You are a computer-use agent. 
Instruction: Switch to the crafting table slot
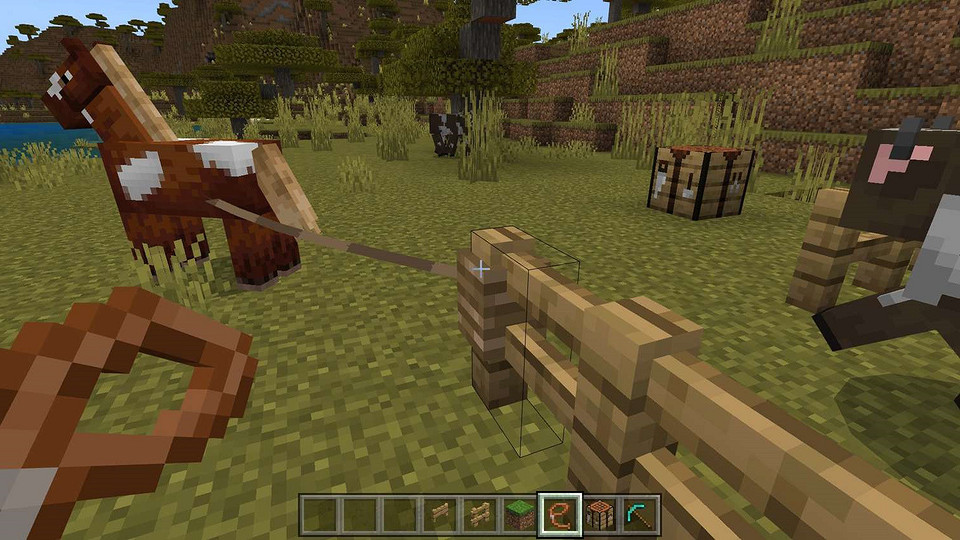(599, 515)
